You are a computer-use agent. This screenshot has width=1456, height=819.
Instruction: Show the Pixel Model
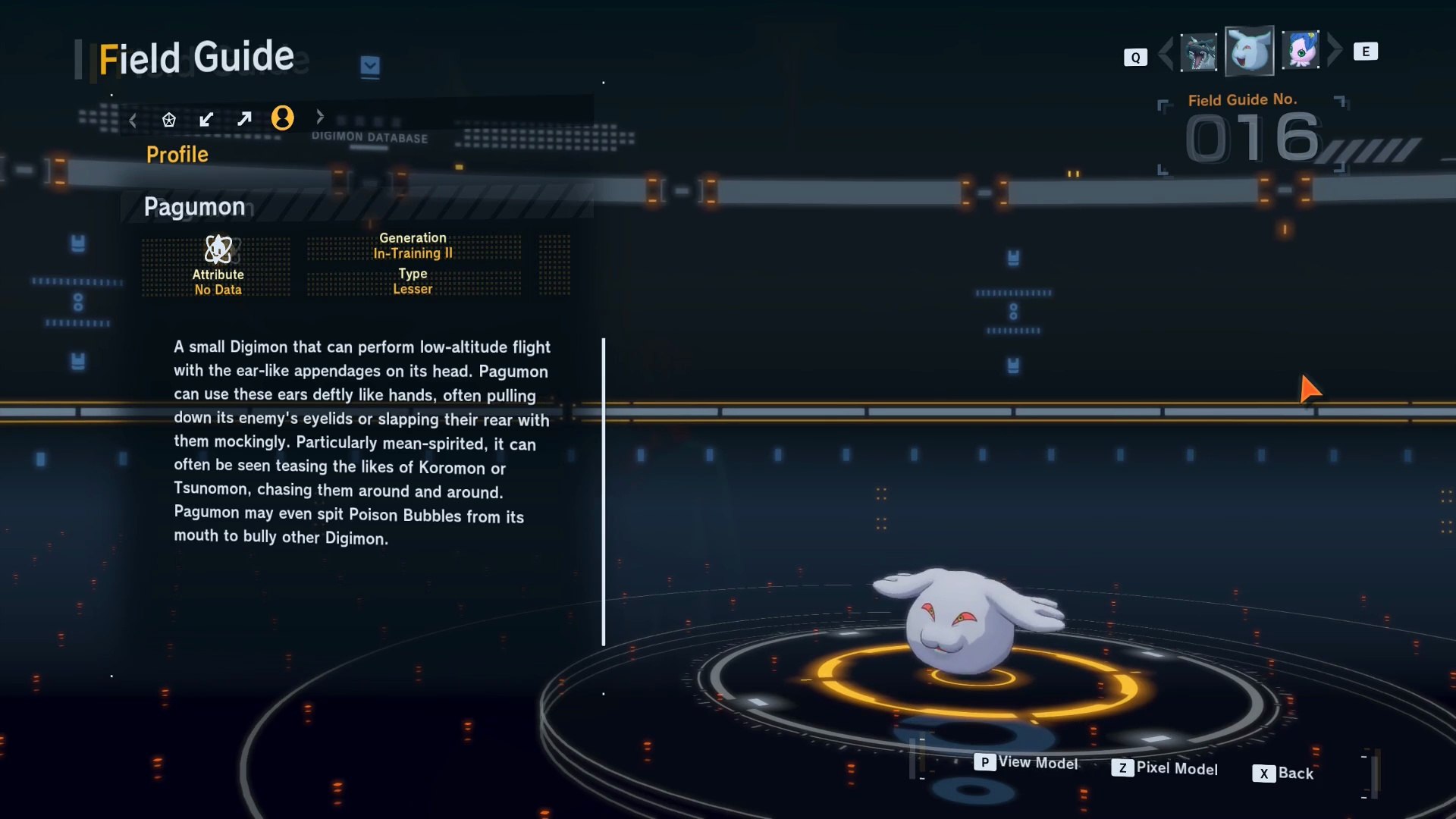click(x=1165, y=768)
